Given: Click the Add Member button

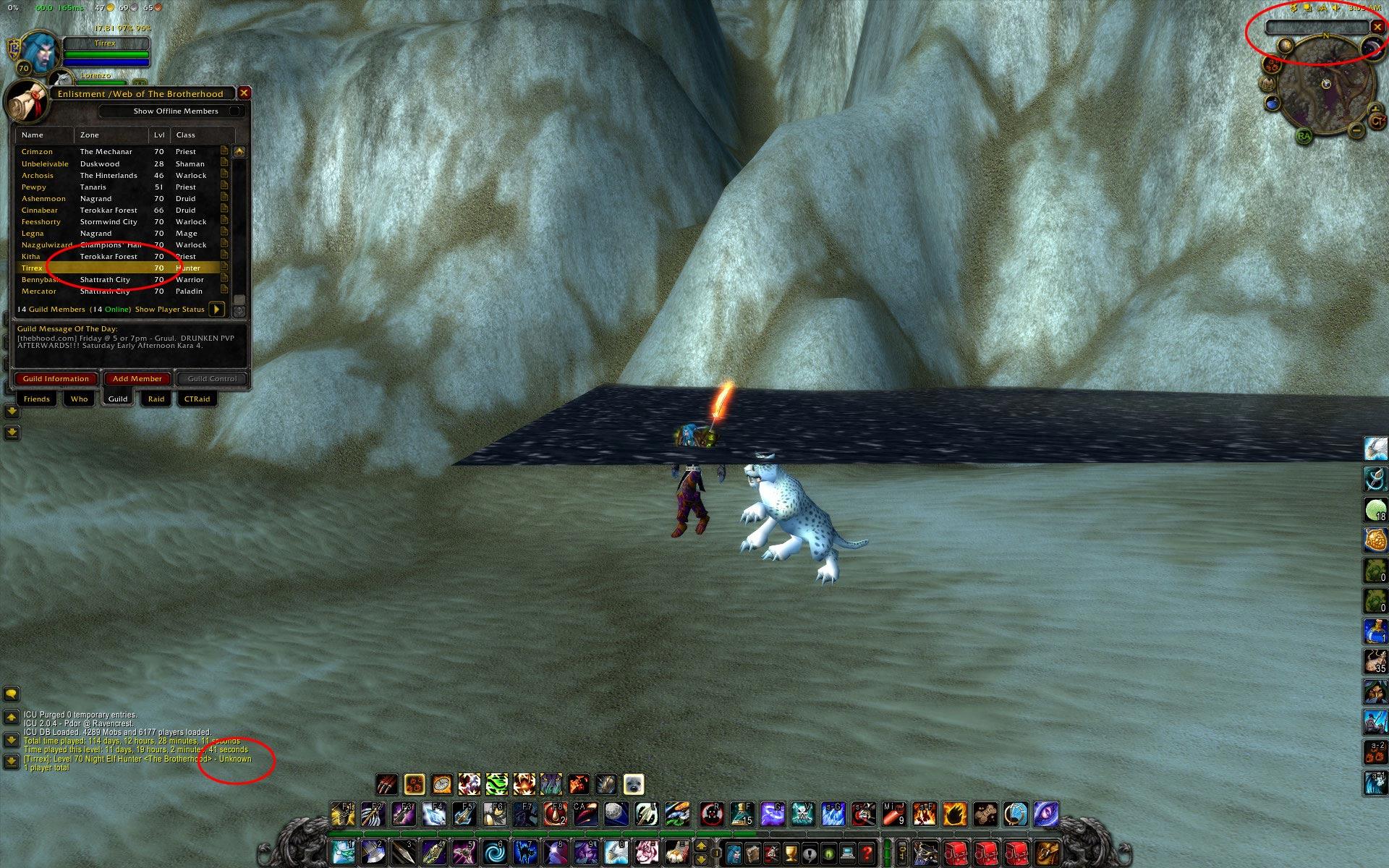Looking at the screenshot, I should point(137,379).
